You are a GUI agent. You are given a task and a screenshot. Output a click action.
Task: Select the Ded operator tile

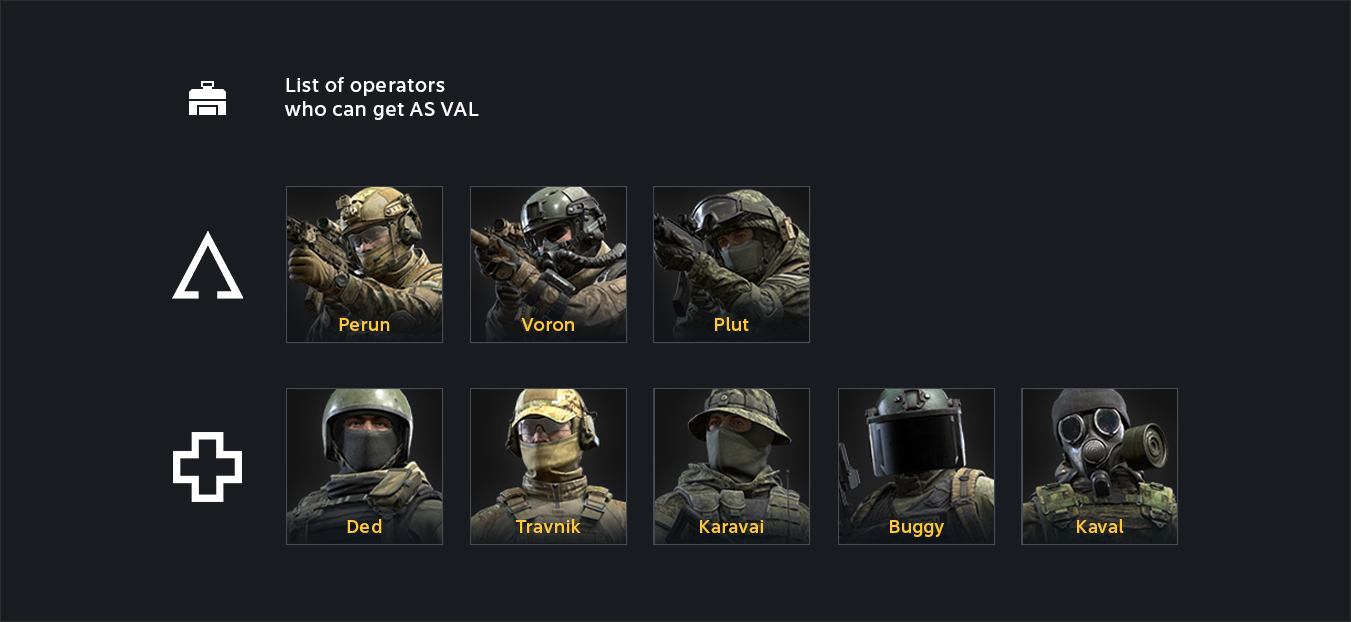click(364, 466)
